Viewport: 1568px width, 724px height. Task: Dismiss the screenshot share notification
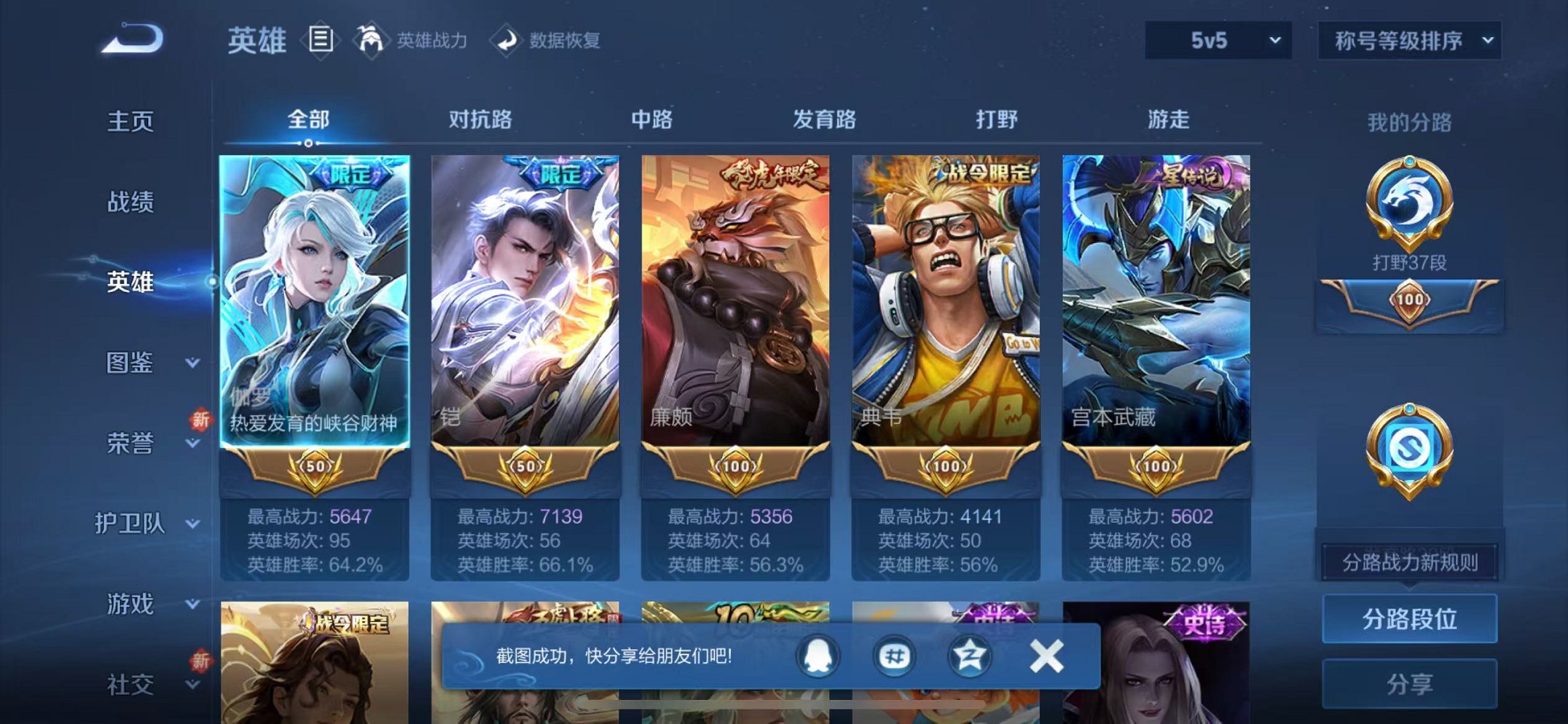1047,655
